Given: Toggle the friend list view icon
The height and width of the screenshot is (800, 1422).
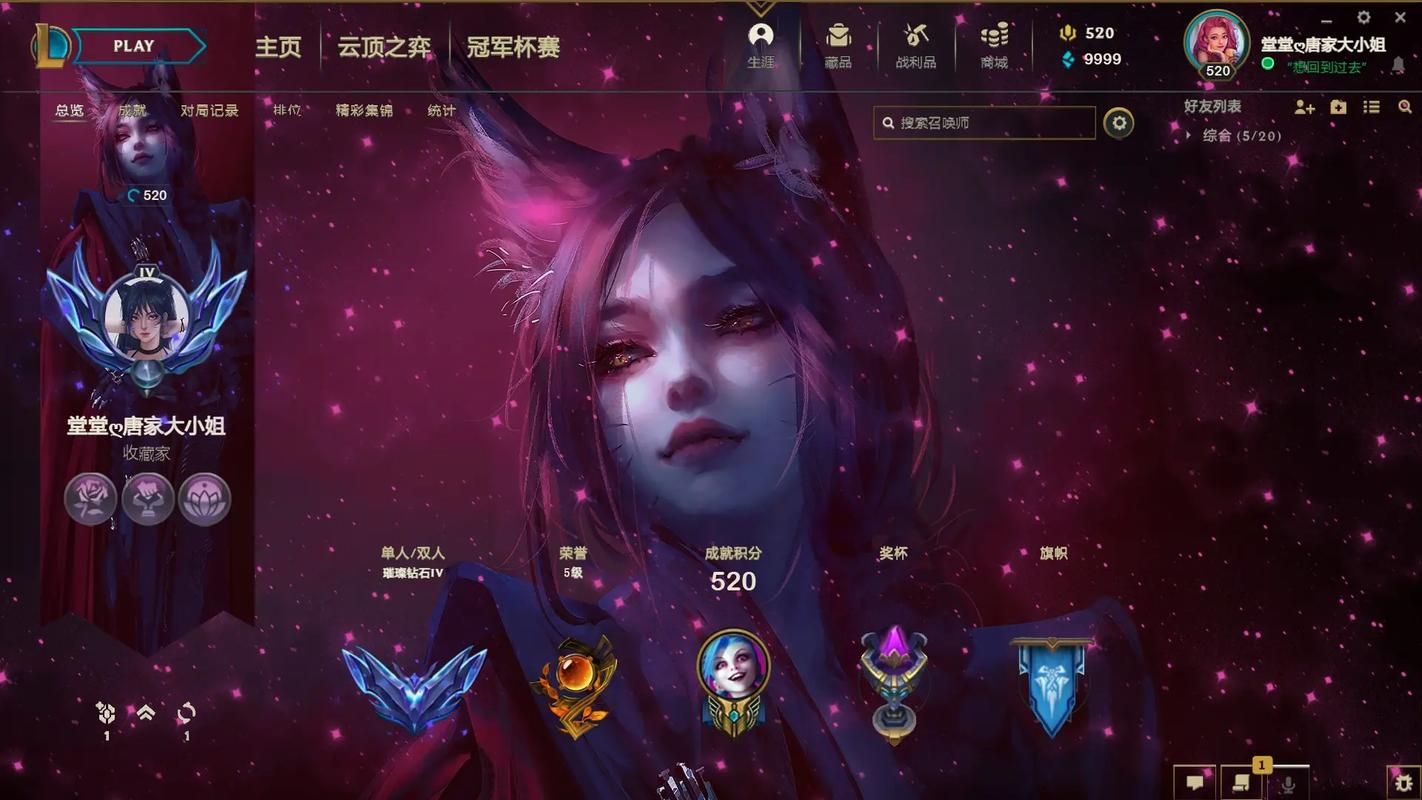Looking at the screenshot, I should tap(1371, 107).
